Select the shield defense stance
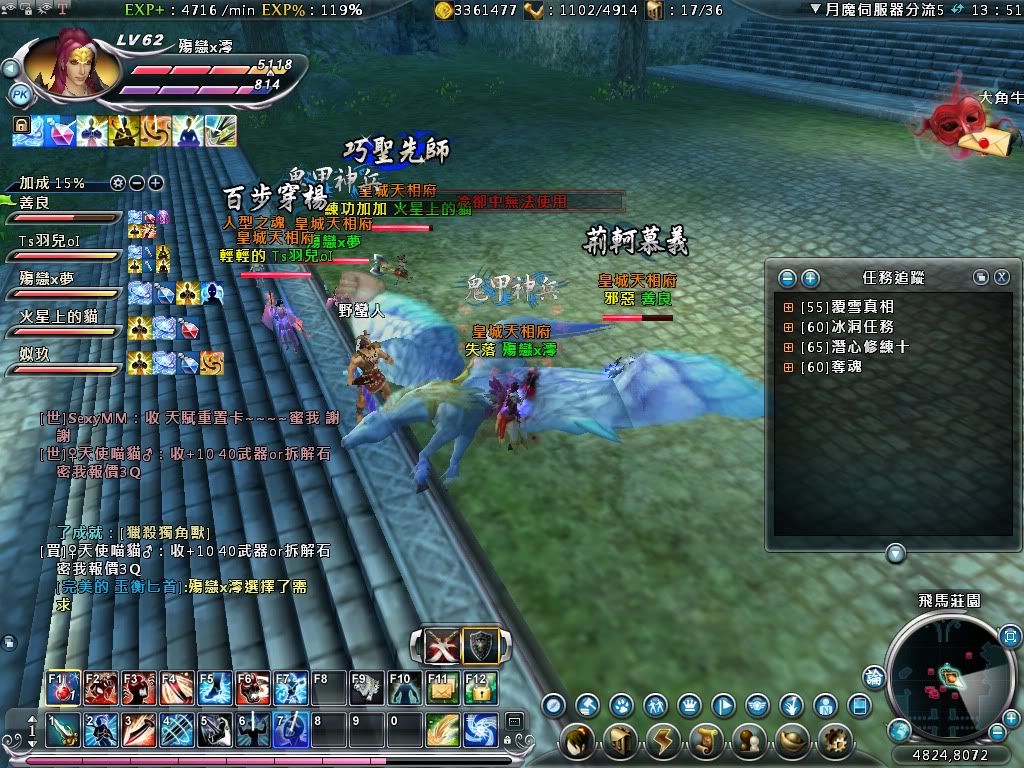The image size is (1024, 768). [481, 647]
